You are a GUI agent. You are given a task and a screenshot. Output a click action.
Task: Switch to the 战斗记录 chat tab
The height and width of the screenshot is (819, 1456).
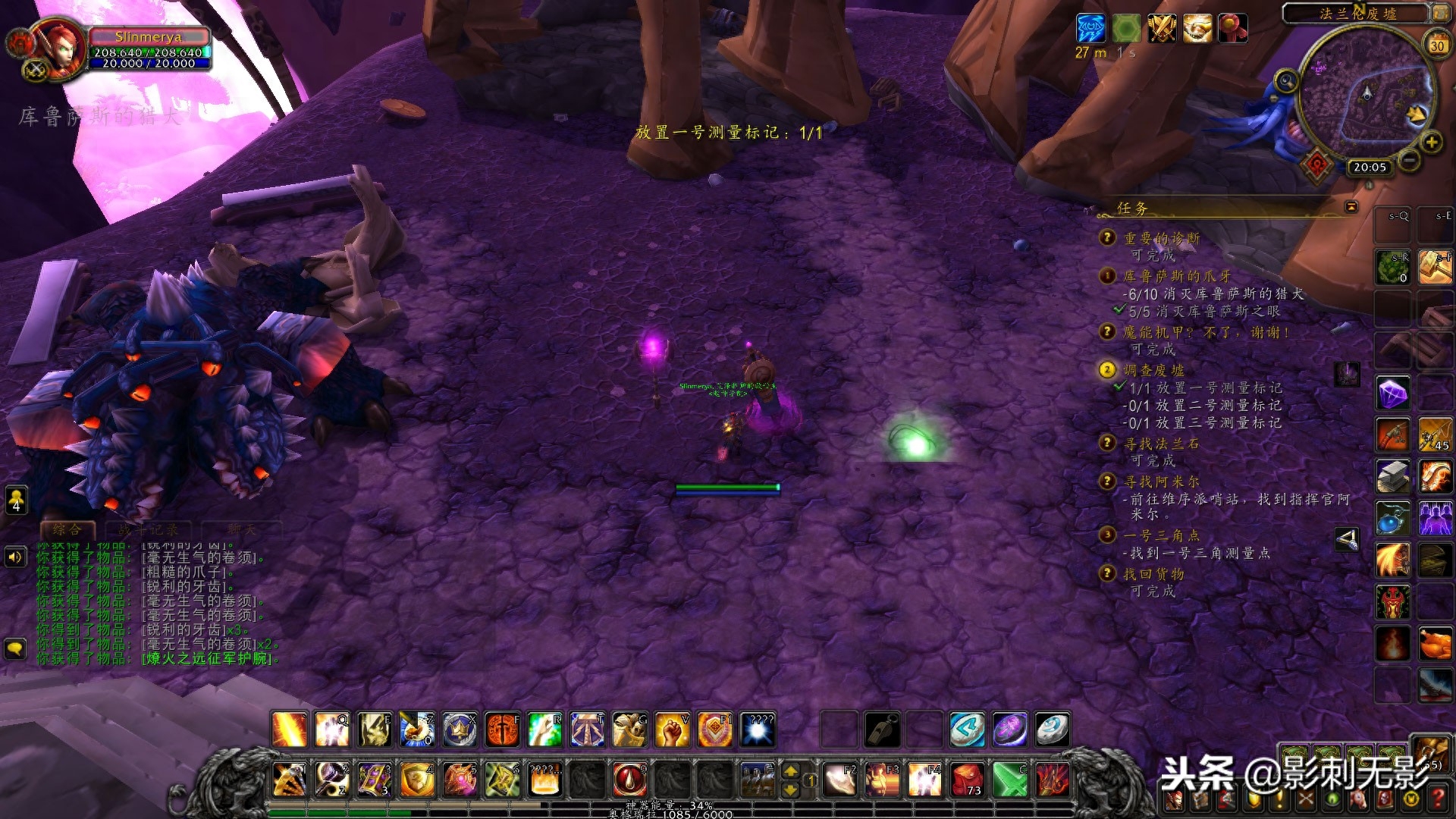148,530
